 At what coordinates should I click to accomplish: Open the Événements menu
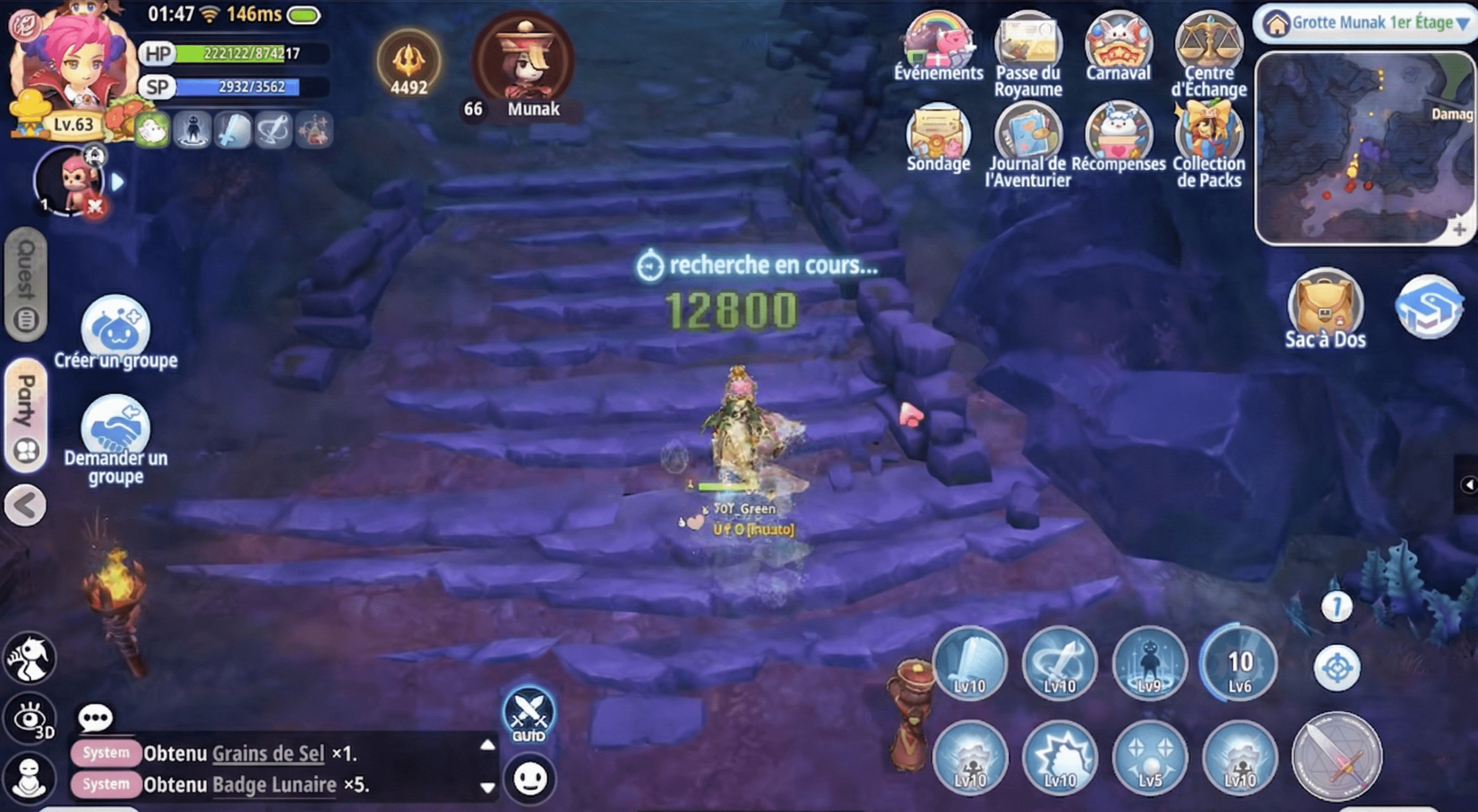[x=938, y=46]
